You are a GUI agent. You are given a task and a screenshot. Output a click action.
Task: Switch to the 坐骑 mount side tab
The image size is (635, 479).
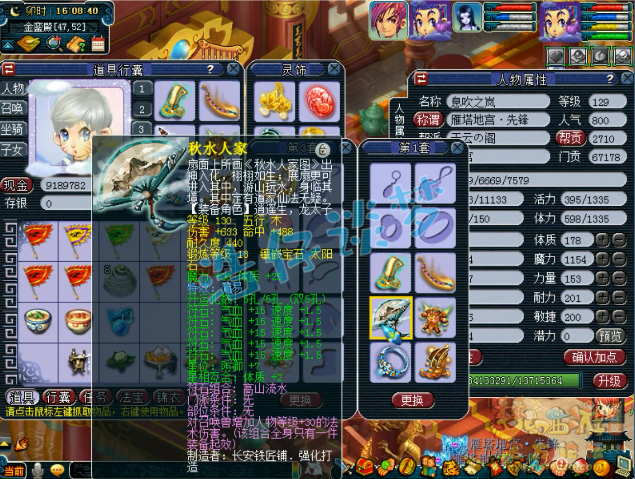[12, 129]
